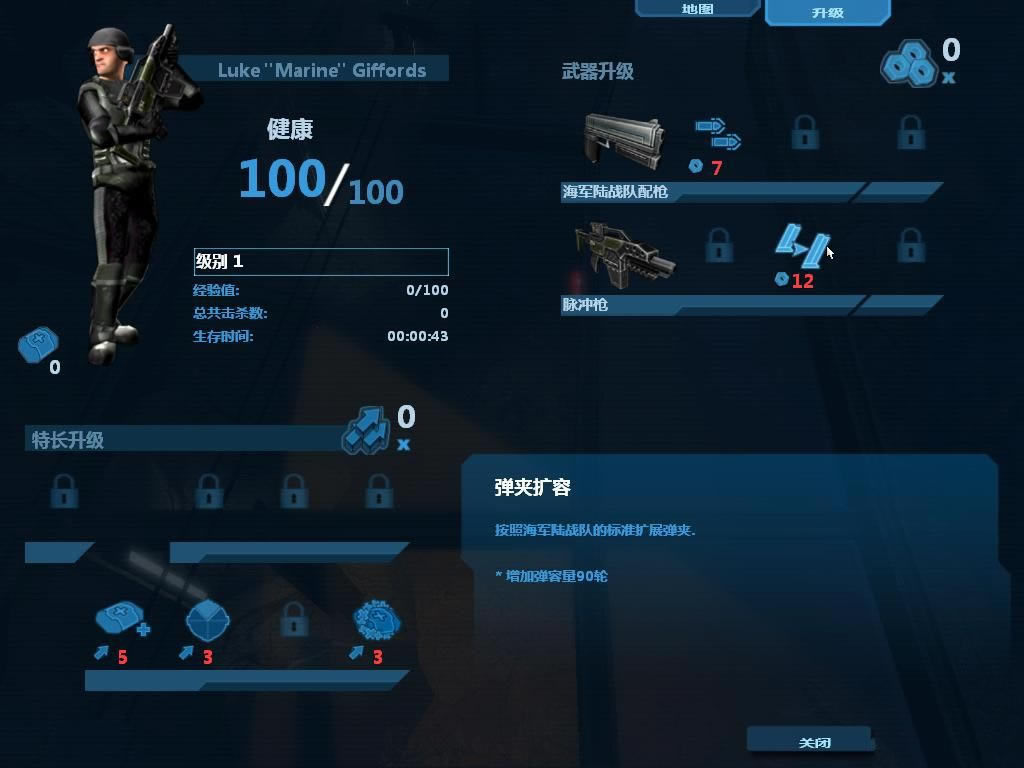Screen dimensions: 1024x768
Task: Close the upgrade screen with 关闭
Action: click(812, 742)
